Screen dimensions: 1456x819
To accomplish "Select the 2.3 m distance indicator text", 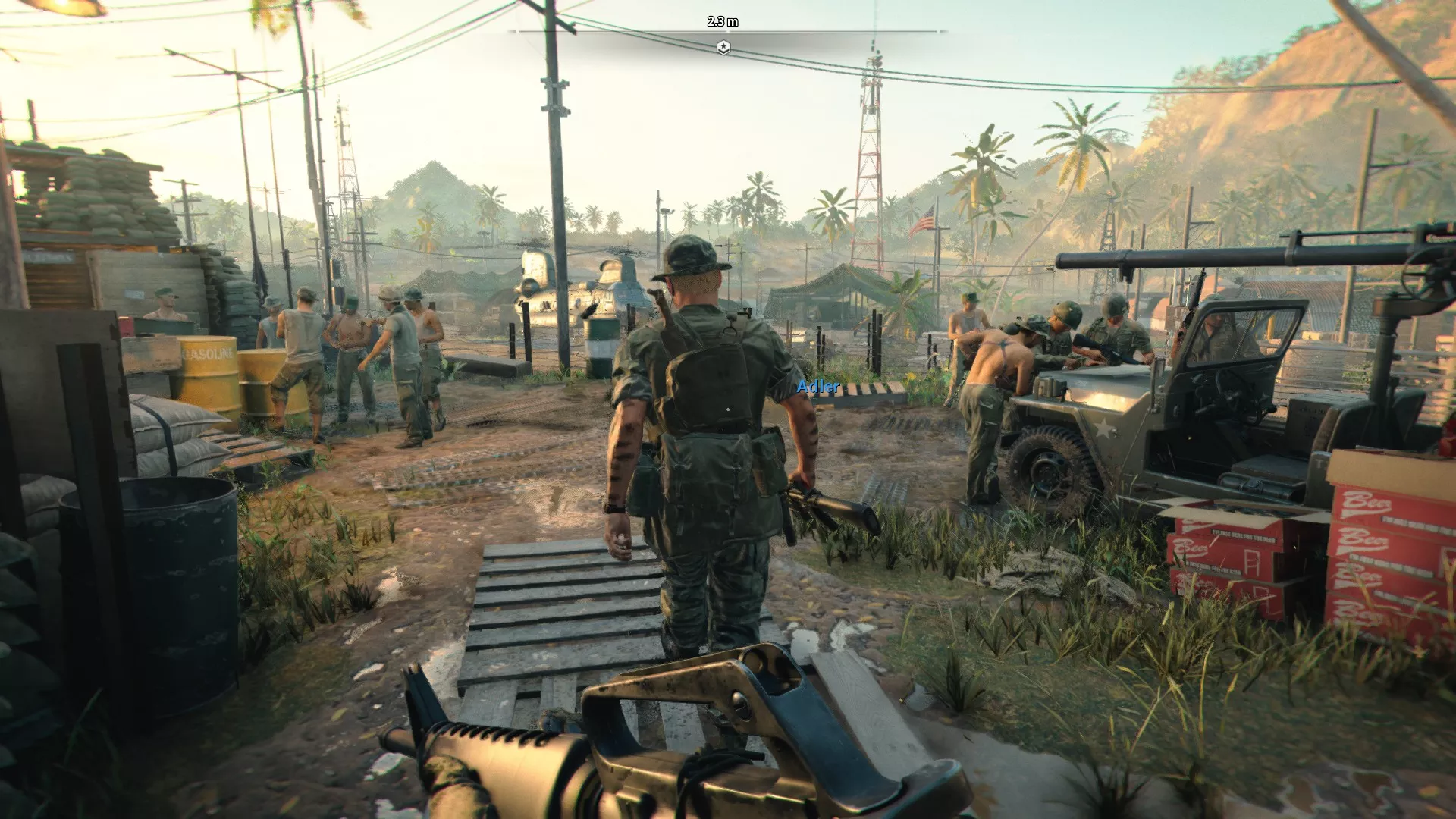I will (723, 20).
